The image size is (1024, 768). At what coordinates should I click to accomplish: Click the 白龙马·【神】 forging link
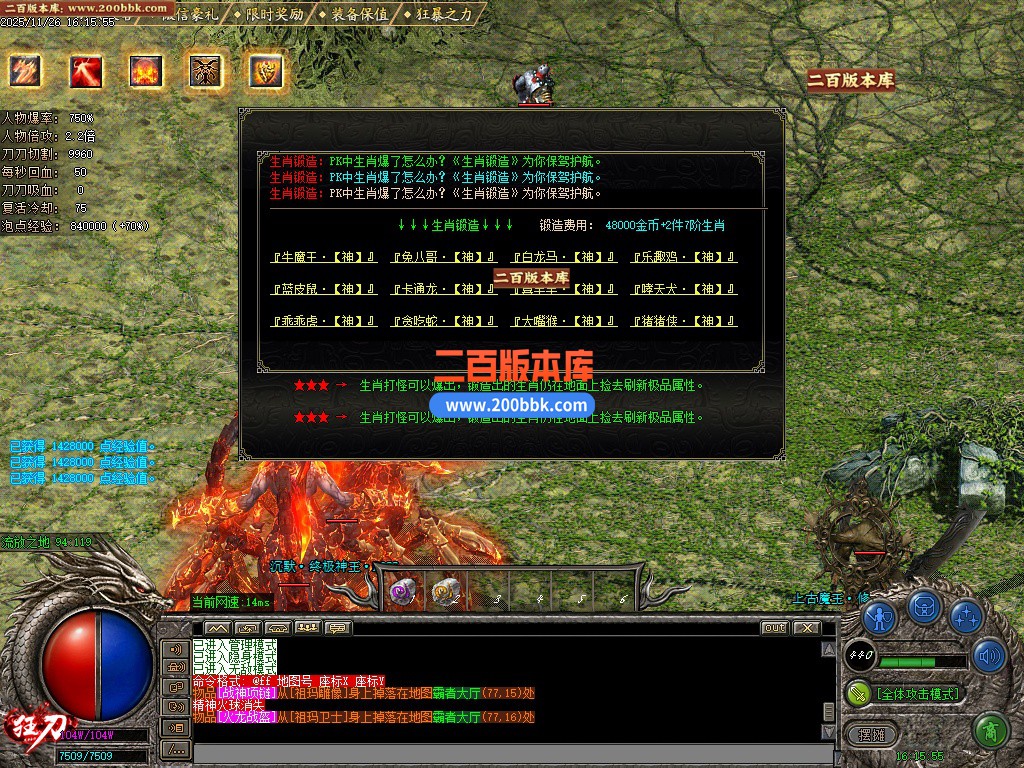(564, 257)
